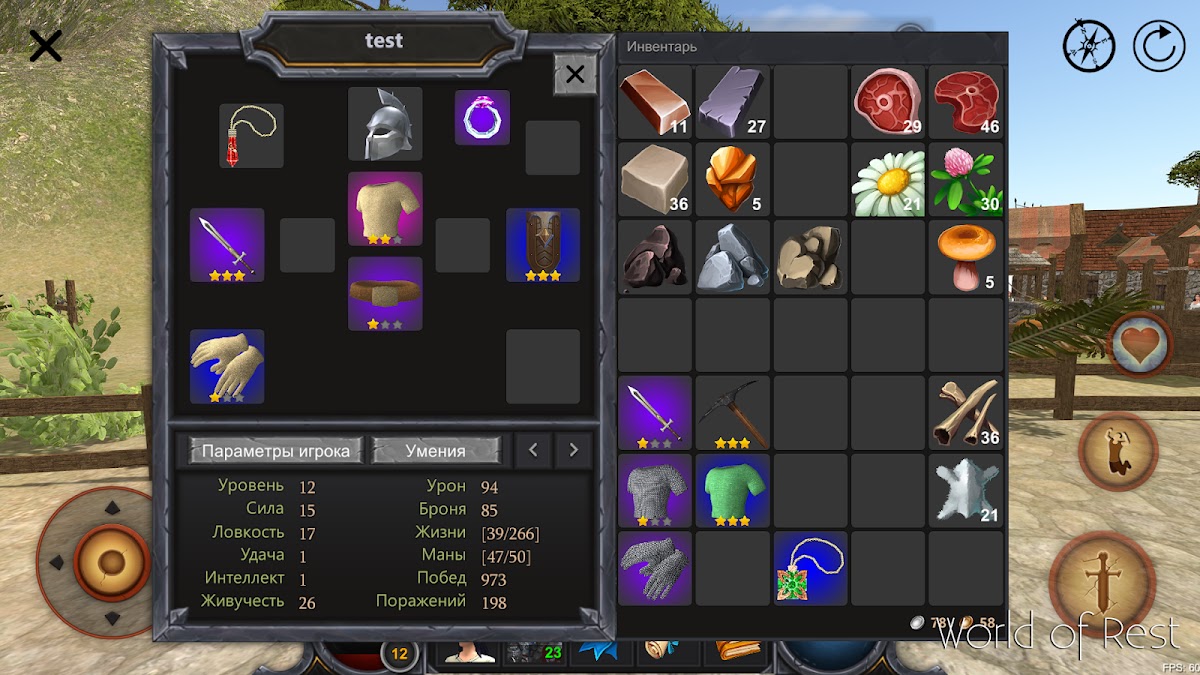Viewport: 1200px width, 675px height.
Task: Click the heart action button
Action: tap(1140, 344)
